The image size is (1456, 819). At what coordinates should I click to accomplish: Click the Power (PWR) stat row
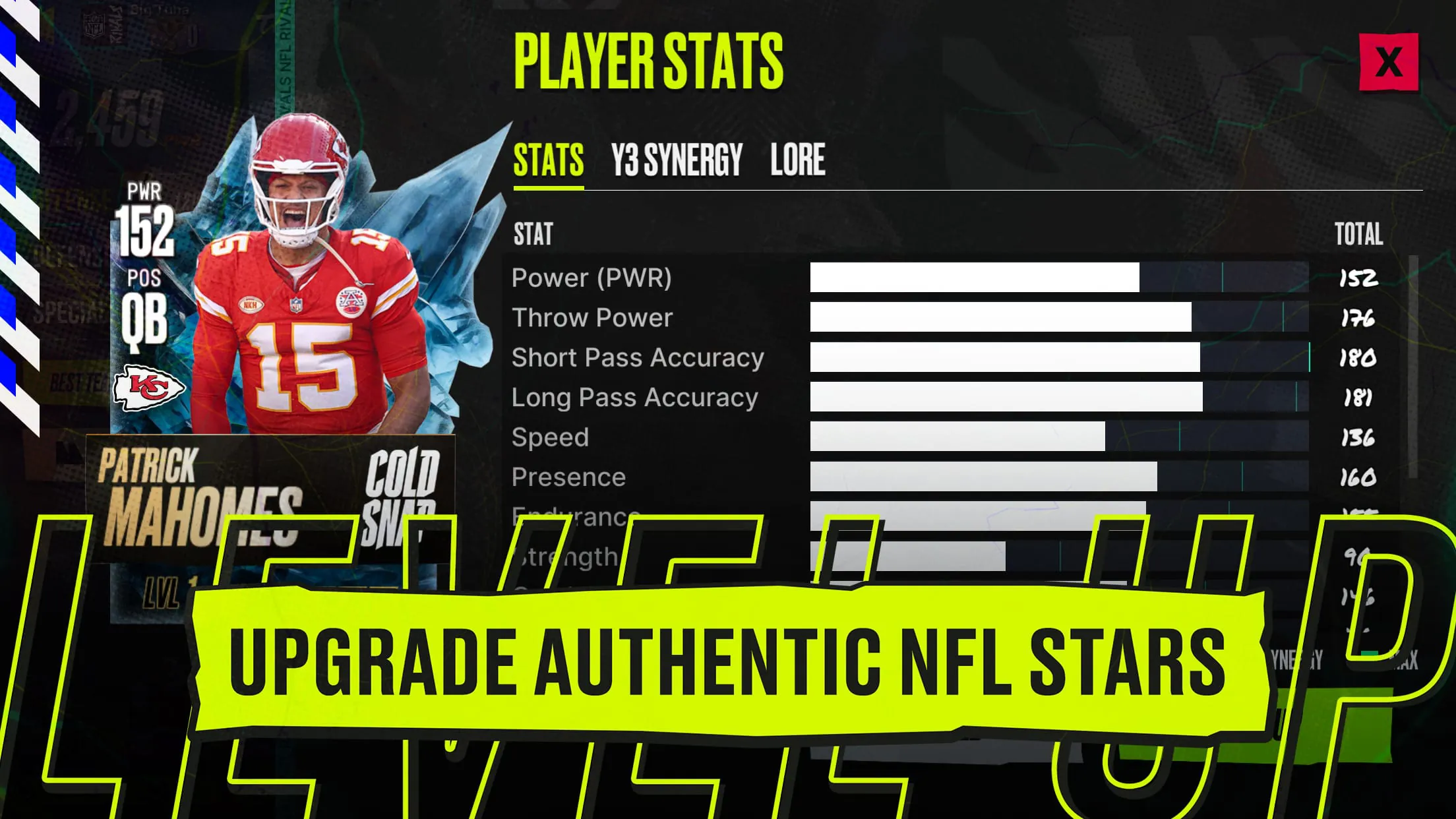591,278
